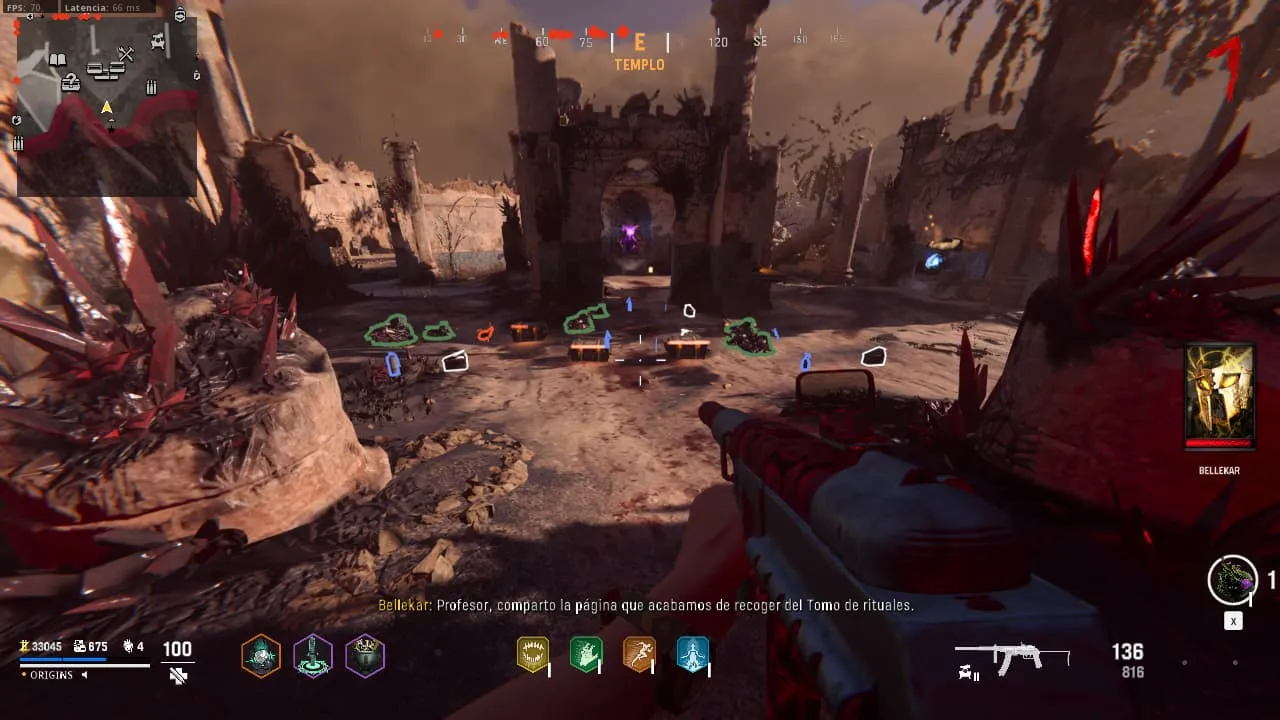The image size is (1280, 720).
Task: Select the yellow toothed-jaw perk icon
Action: click(x=532, y=655)
